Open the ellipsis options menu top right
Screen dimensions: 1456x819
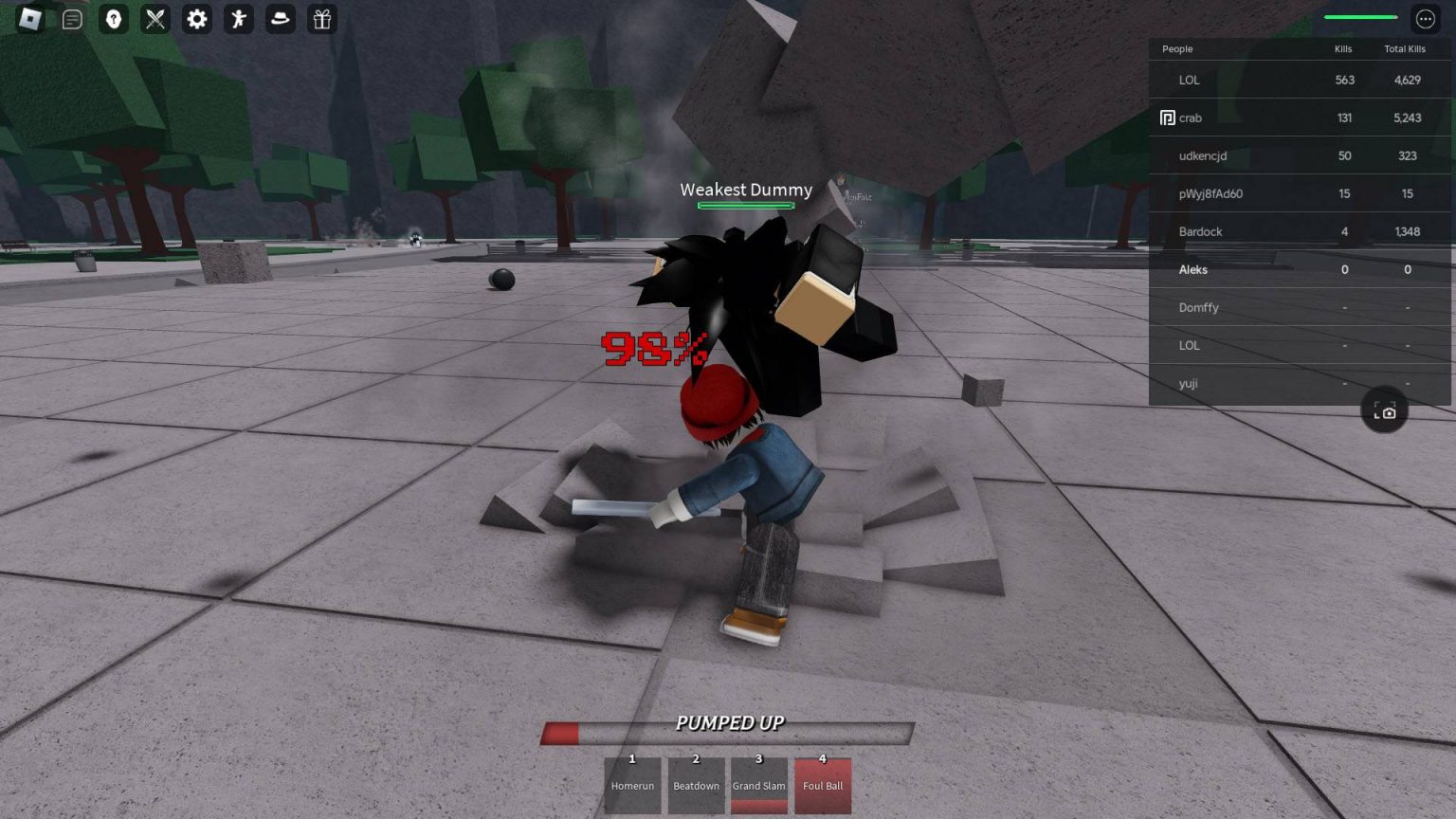pyautogui.click(x=1424, y=17)
